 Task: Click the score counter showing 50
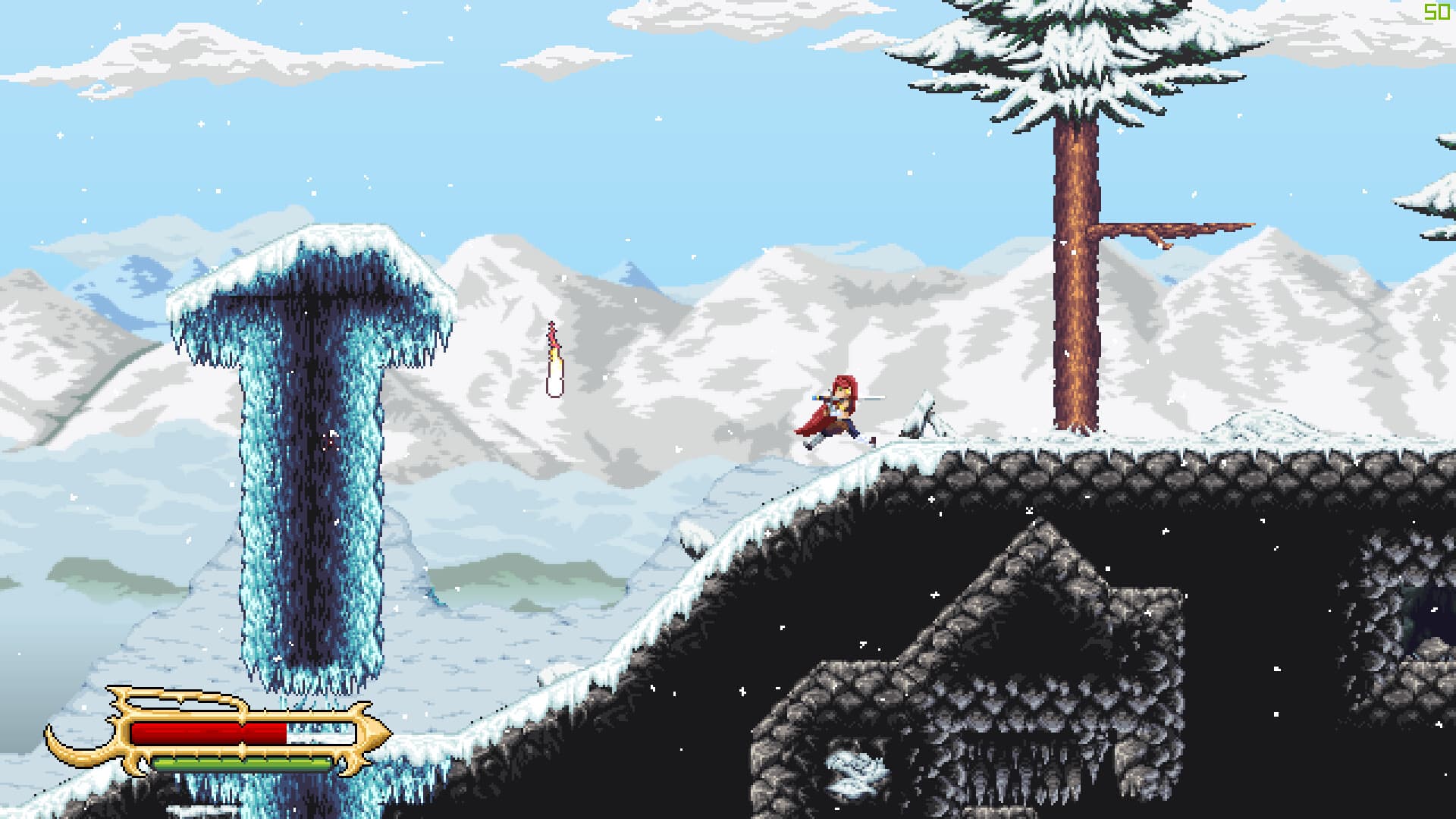[x=1436, y=11]
